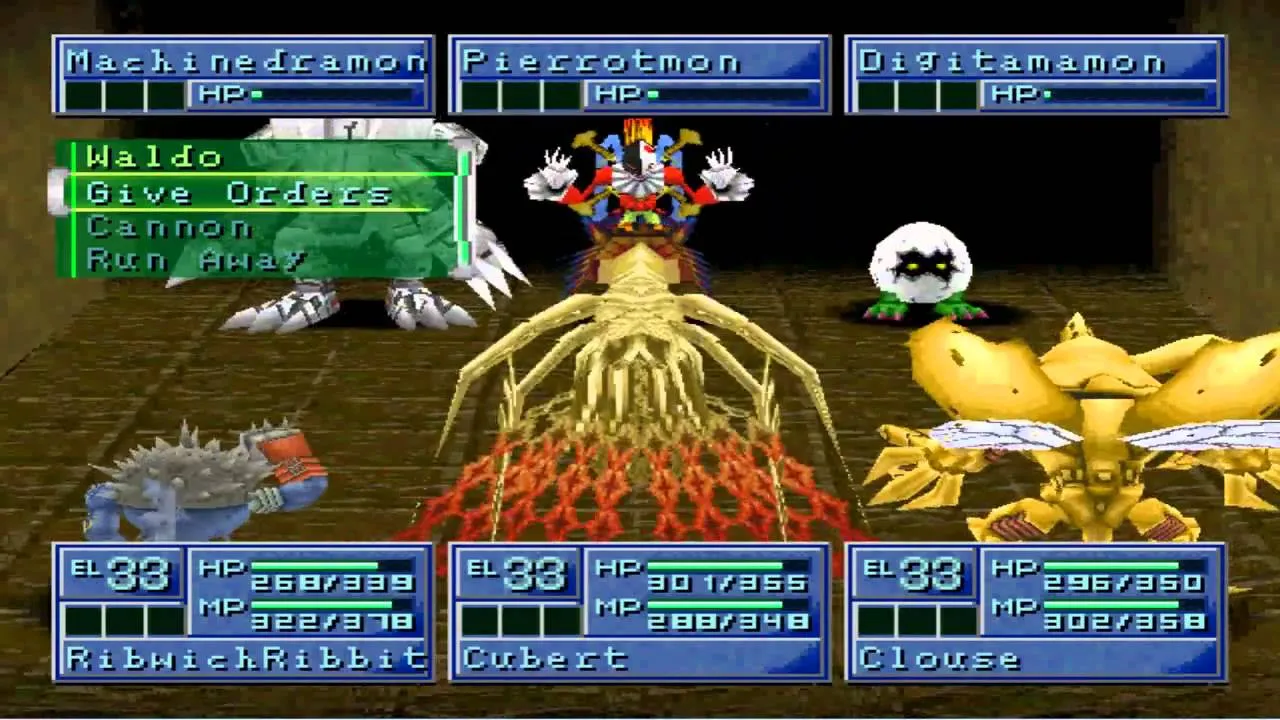This screenshot has width=1280, height=720.
Task: Target the Digitamamon enemy panel
Action: (x=1036, y=75)
